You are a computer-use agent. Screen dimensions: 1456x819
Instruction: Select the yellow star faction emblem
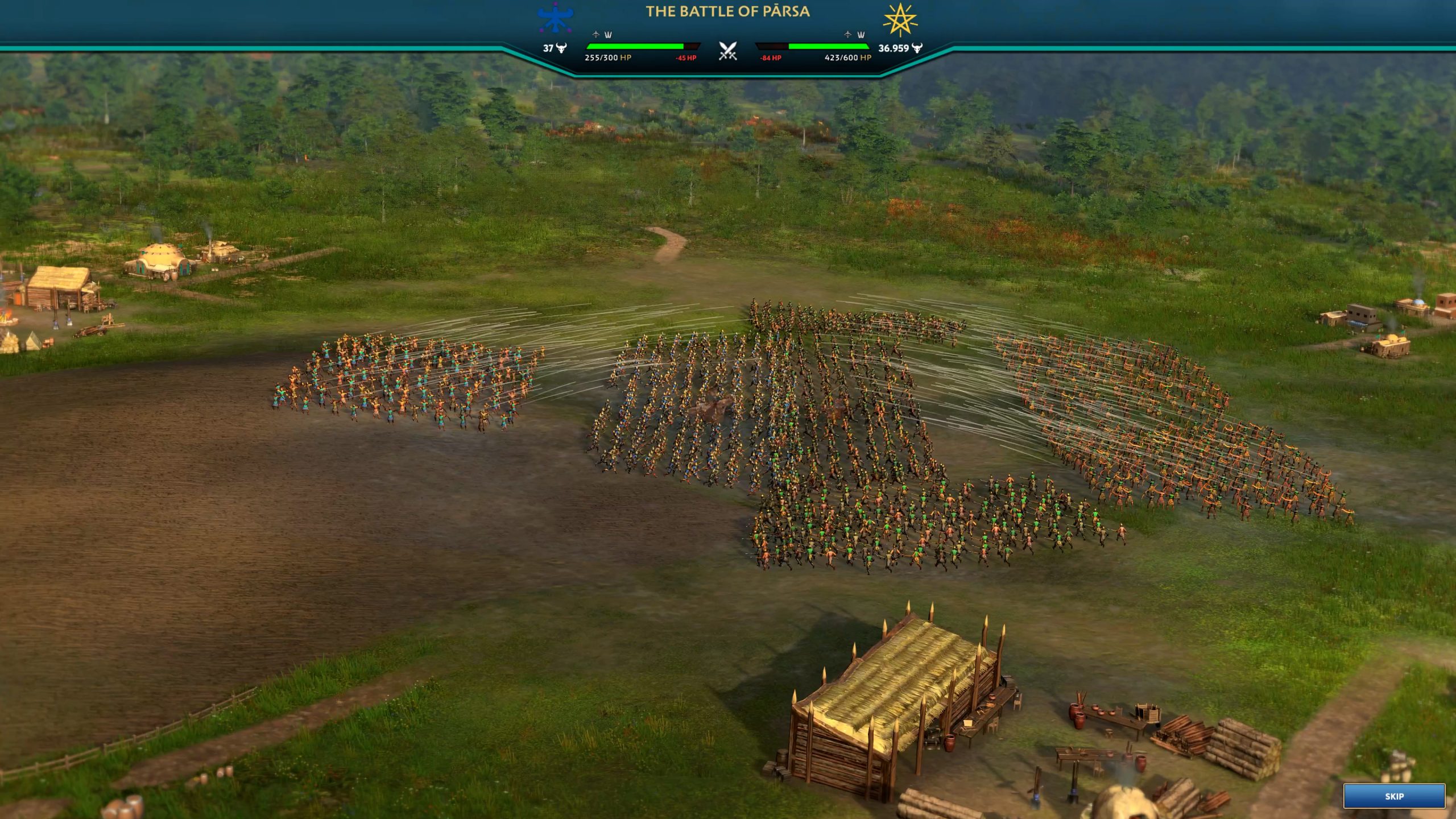[900, 20]
